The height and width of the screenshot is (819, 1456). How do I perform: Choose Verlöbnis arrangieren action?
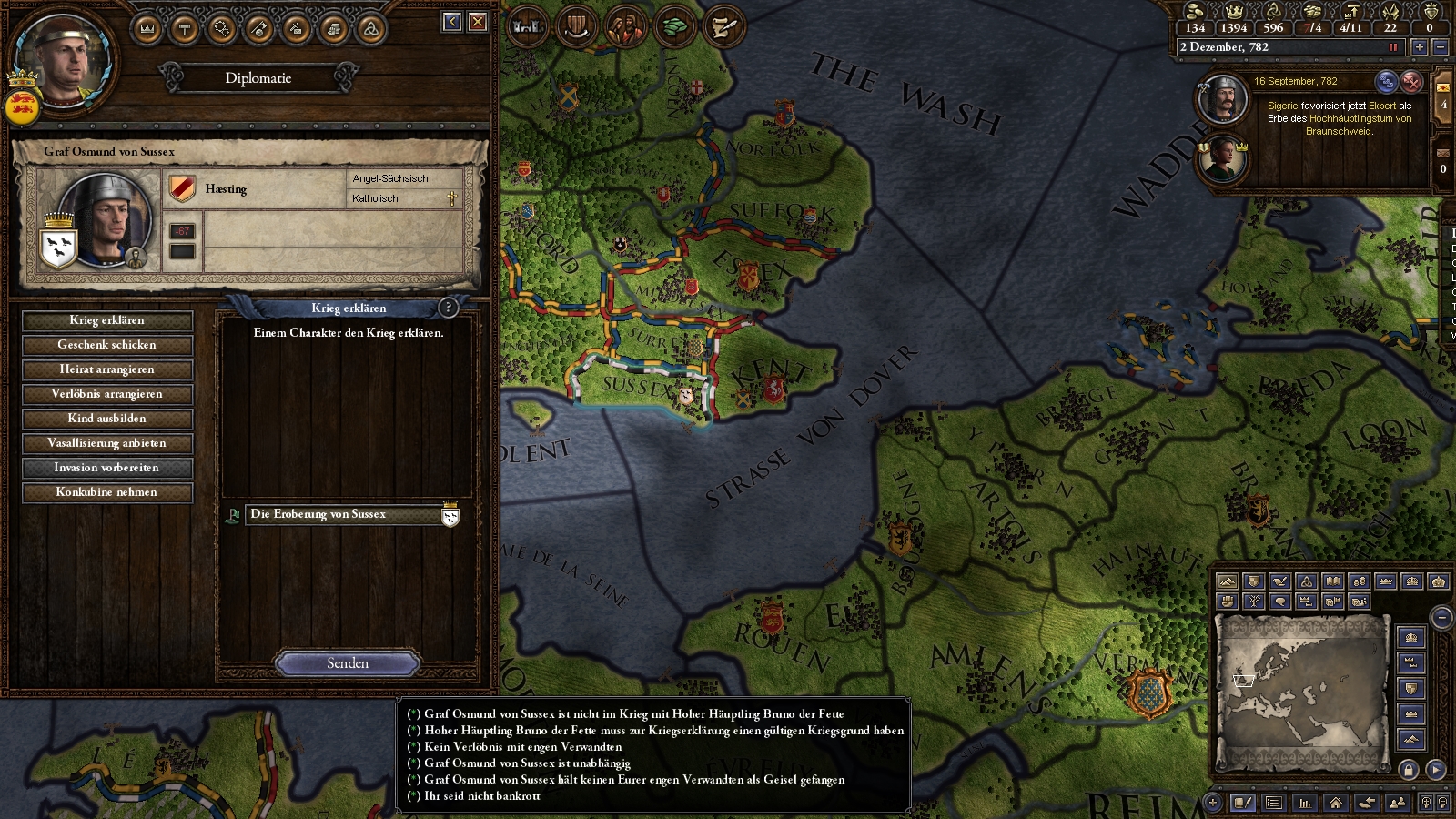(x=107, y=394)
